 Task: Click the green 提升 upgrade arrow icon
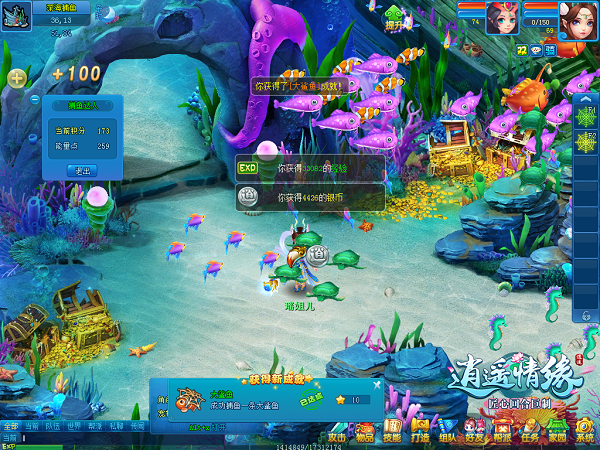pyautogui.click(x=394, y=17)
